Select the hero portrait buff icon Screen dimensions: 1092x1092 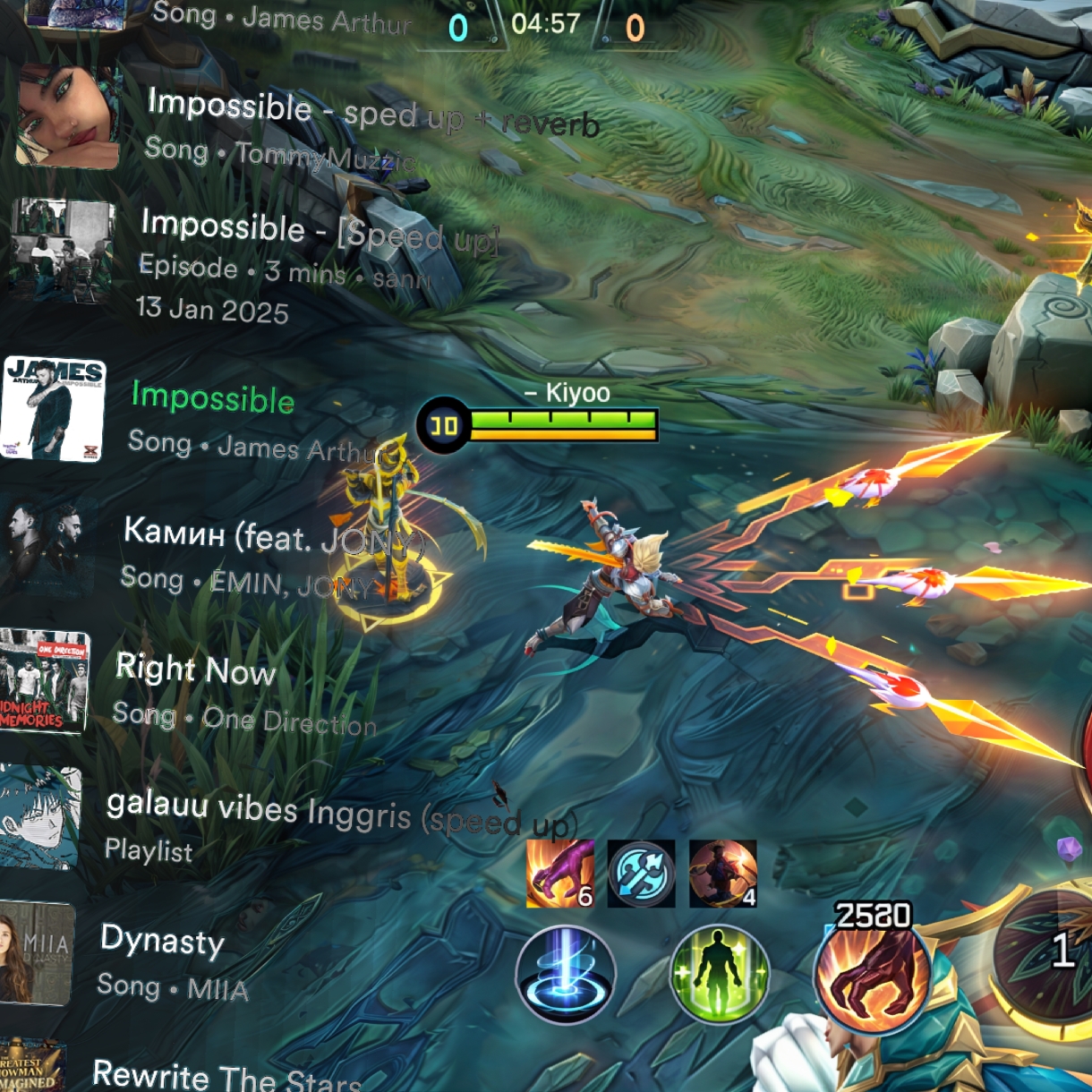pyautogui.click(x=722, y=874)
